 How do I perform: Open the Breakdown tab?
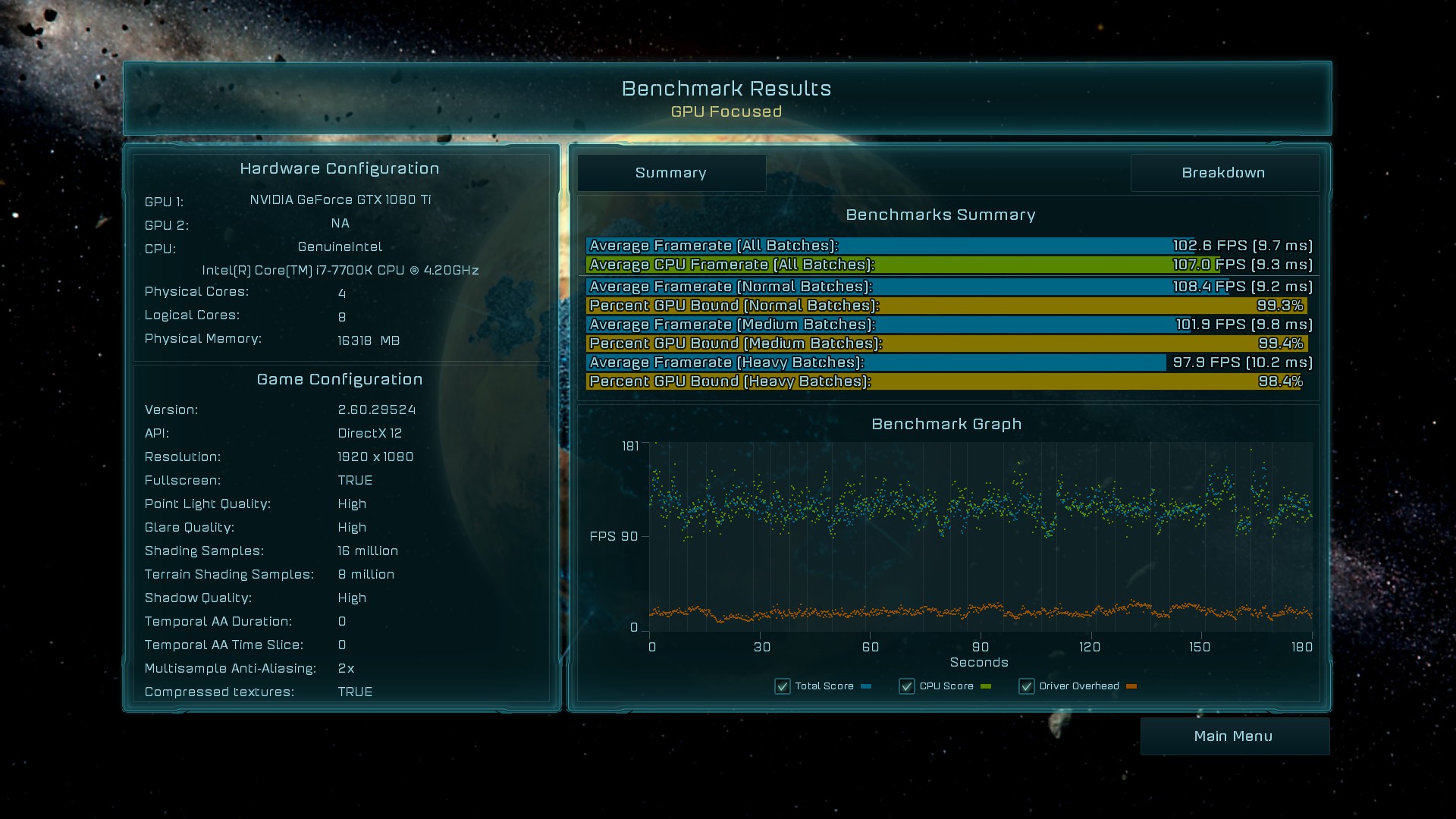(1223, 173)
